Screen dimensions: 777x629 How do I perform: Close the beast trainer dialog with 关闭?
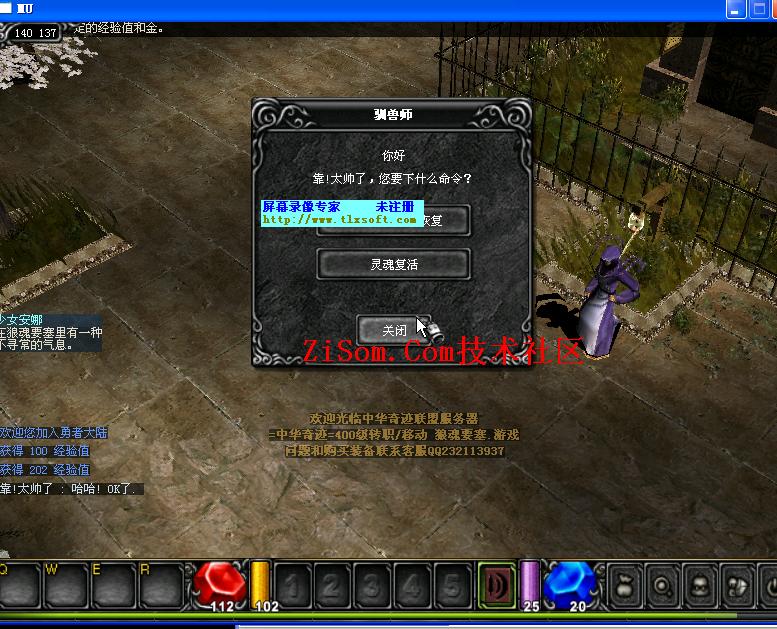393,329
